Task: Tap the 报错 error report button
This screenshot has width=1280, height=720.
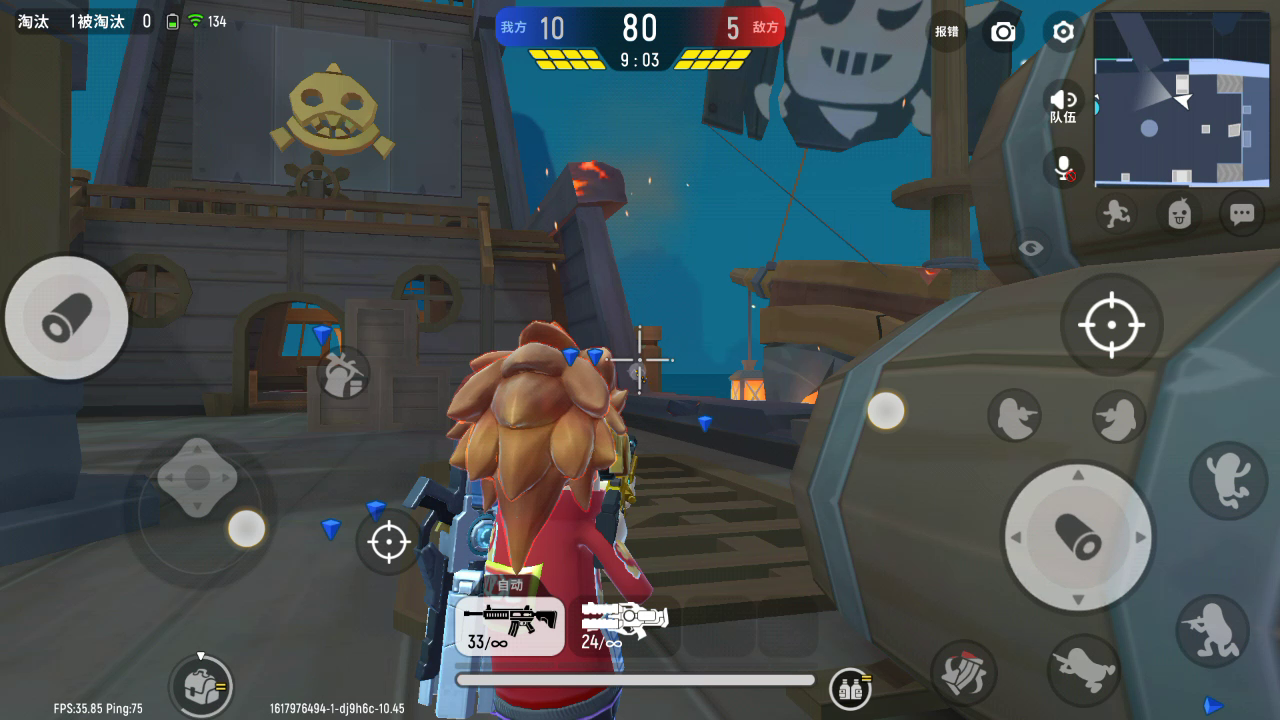Action: pyautogui.click(x=946, y=32)
